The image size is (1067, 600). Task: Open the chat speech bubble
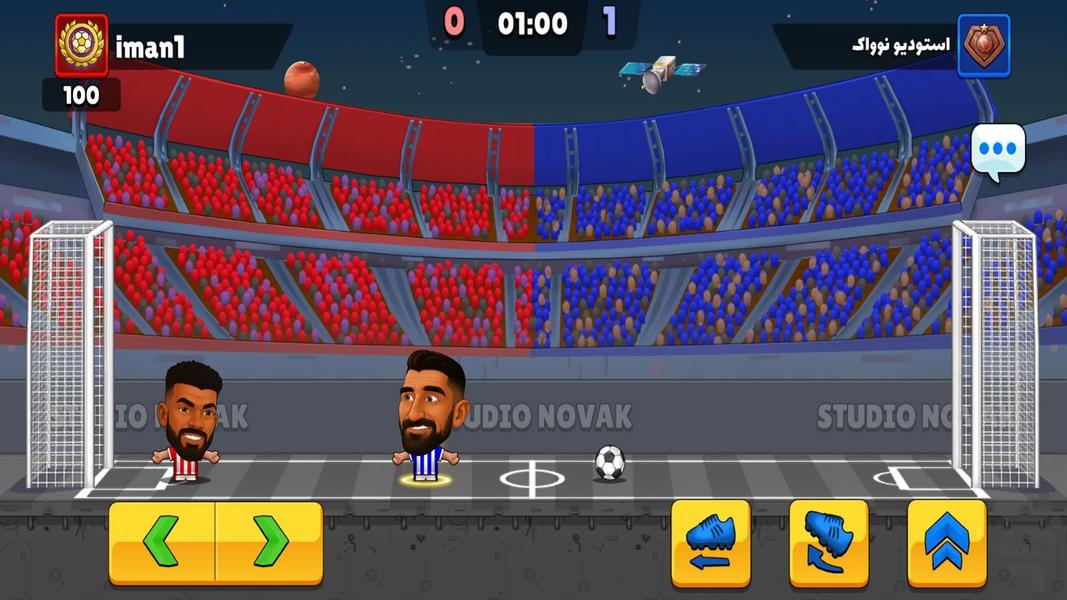pyautogui.click(x=997, y=151)
